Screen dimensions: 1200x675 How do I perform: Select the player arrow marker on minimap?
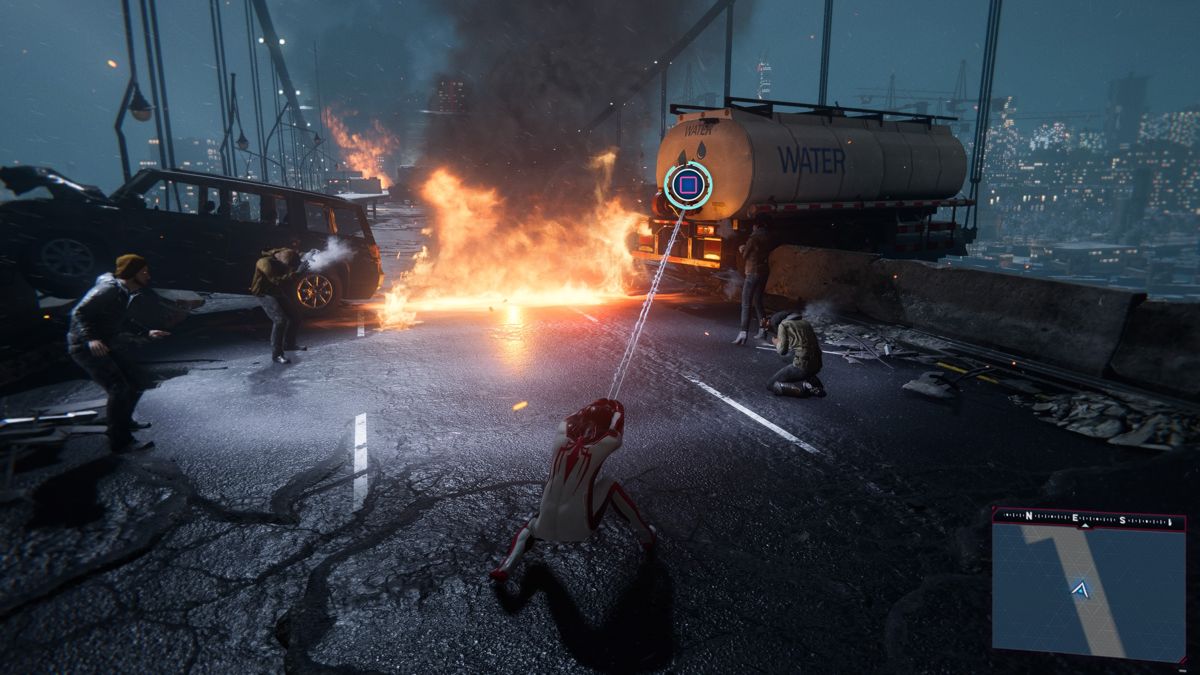coord(1080,590)
